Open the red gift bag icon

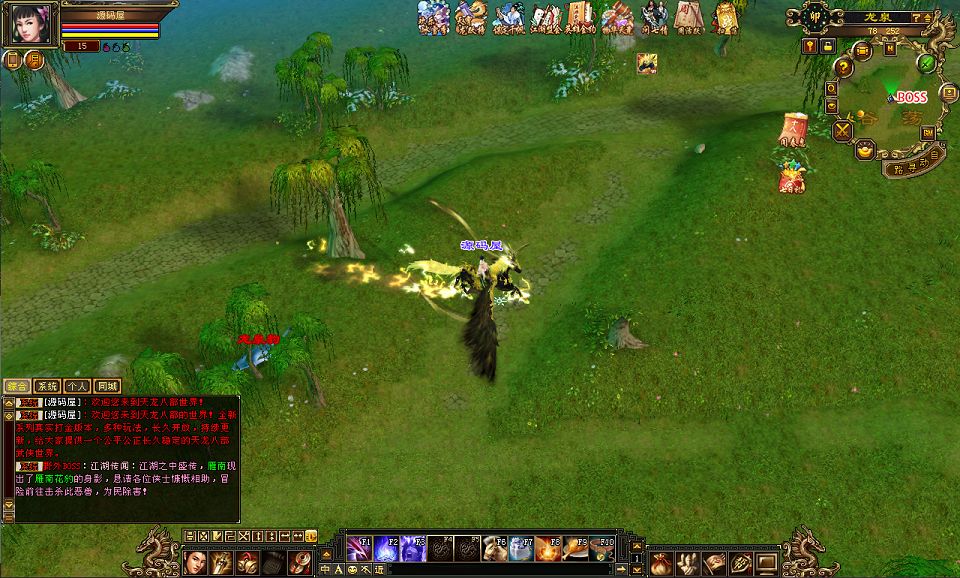(x=792, y=178)
